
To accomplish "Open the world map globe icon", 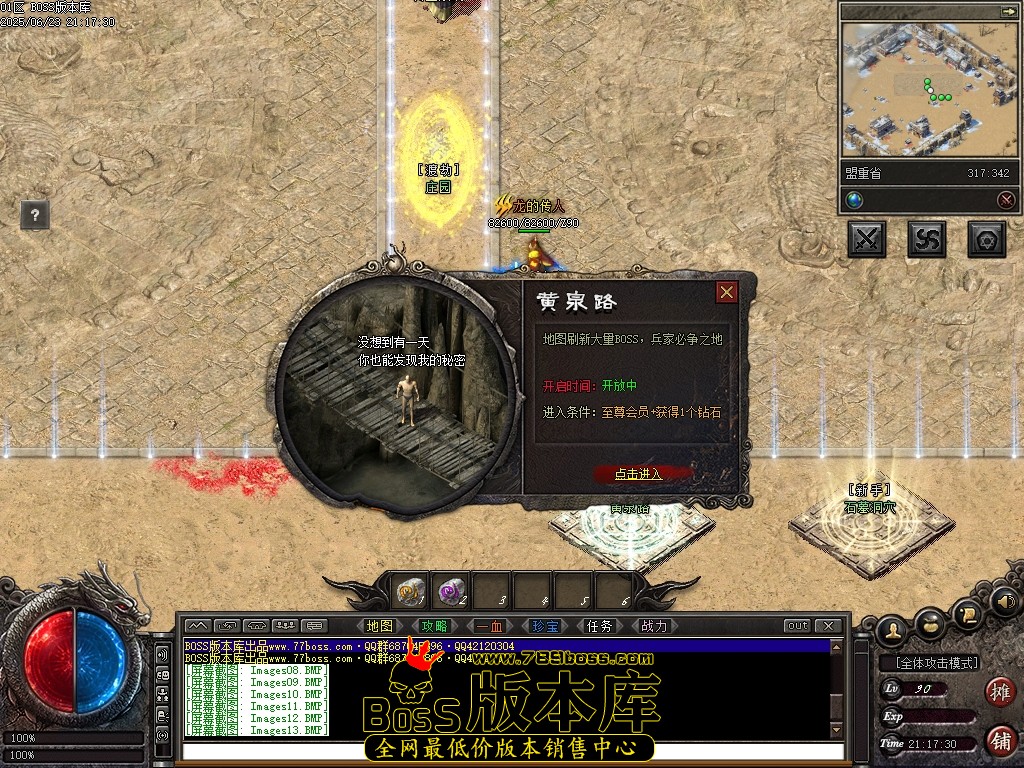I will [854, 200].
